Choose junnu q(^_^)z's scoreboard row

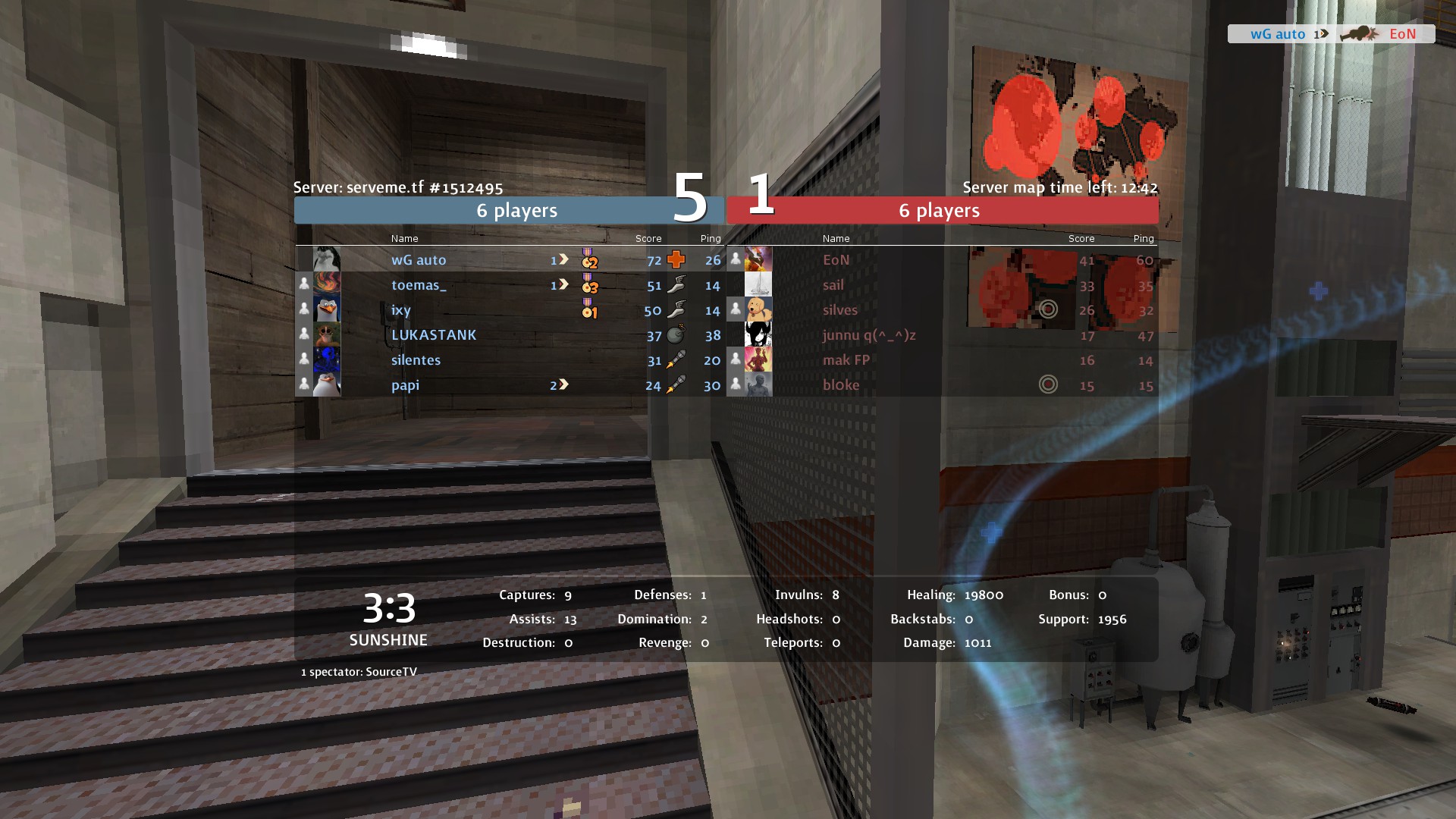pos(869,335)
